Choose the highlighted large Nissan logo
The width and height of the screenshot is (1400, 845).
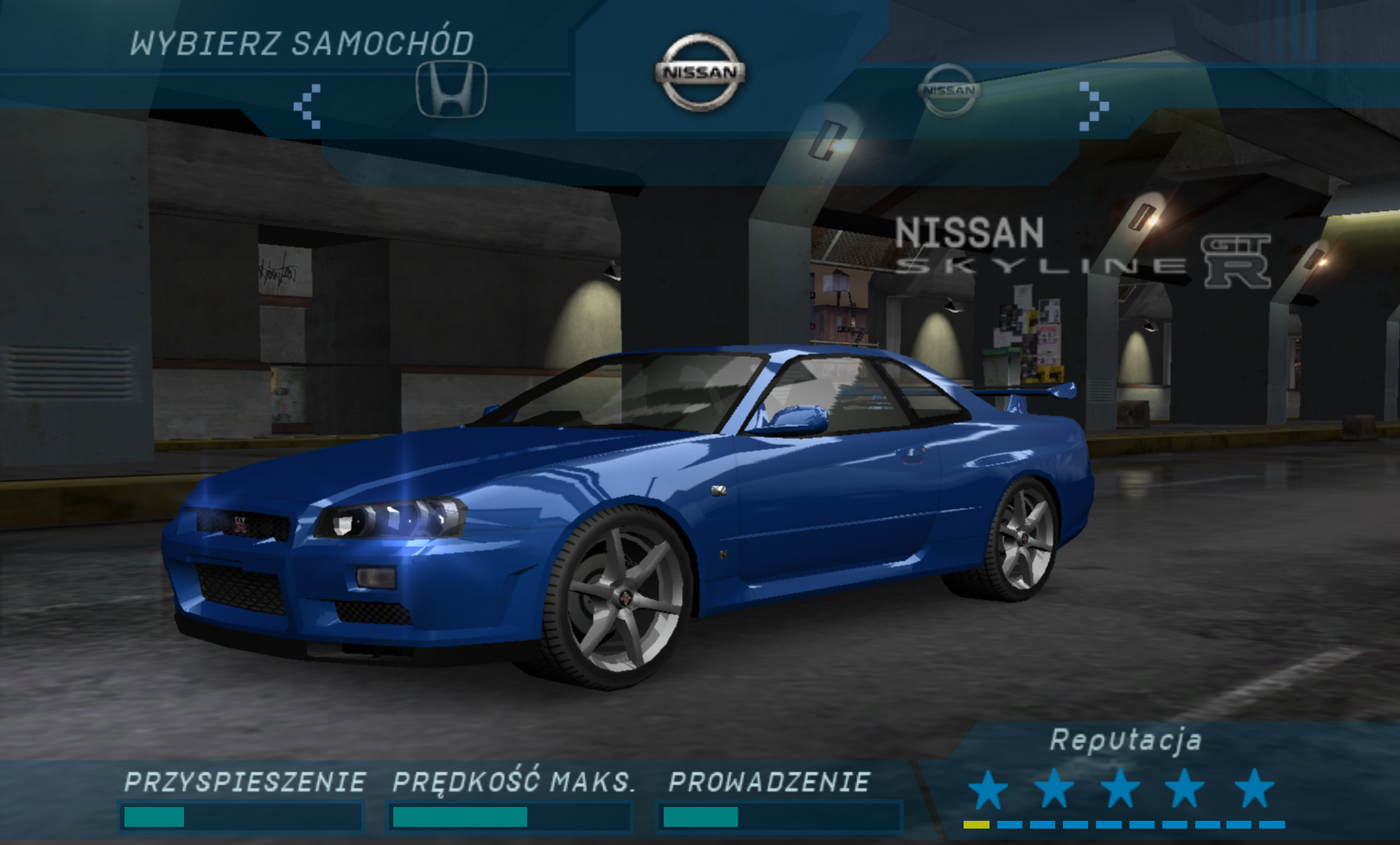[x=700, y=73]
